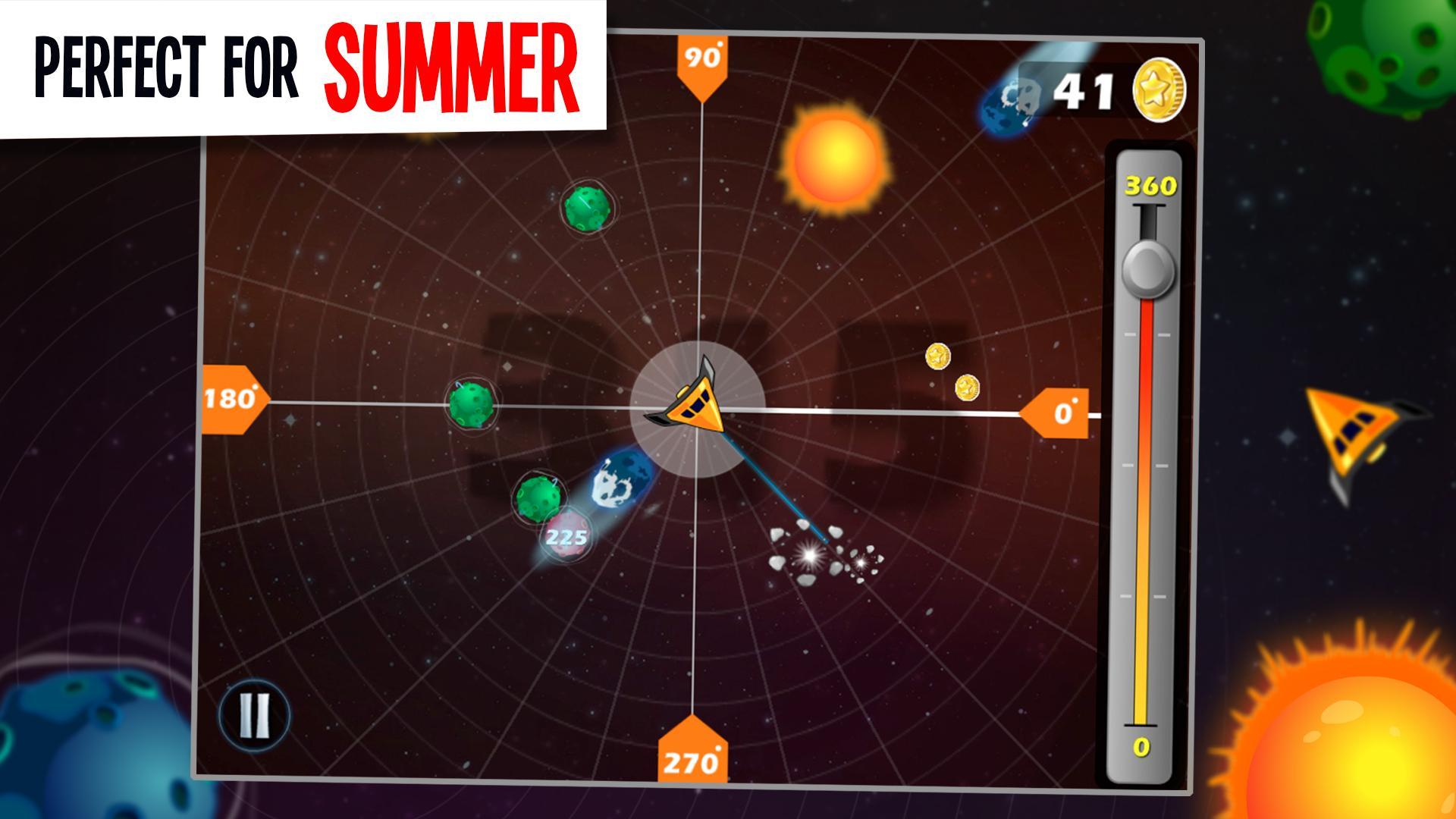The height and width of the screenshot is (819, 1456).
Task: Select the orange spaceship at the grid center
Action: coord(698,406)
